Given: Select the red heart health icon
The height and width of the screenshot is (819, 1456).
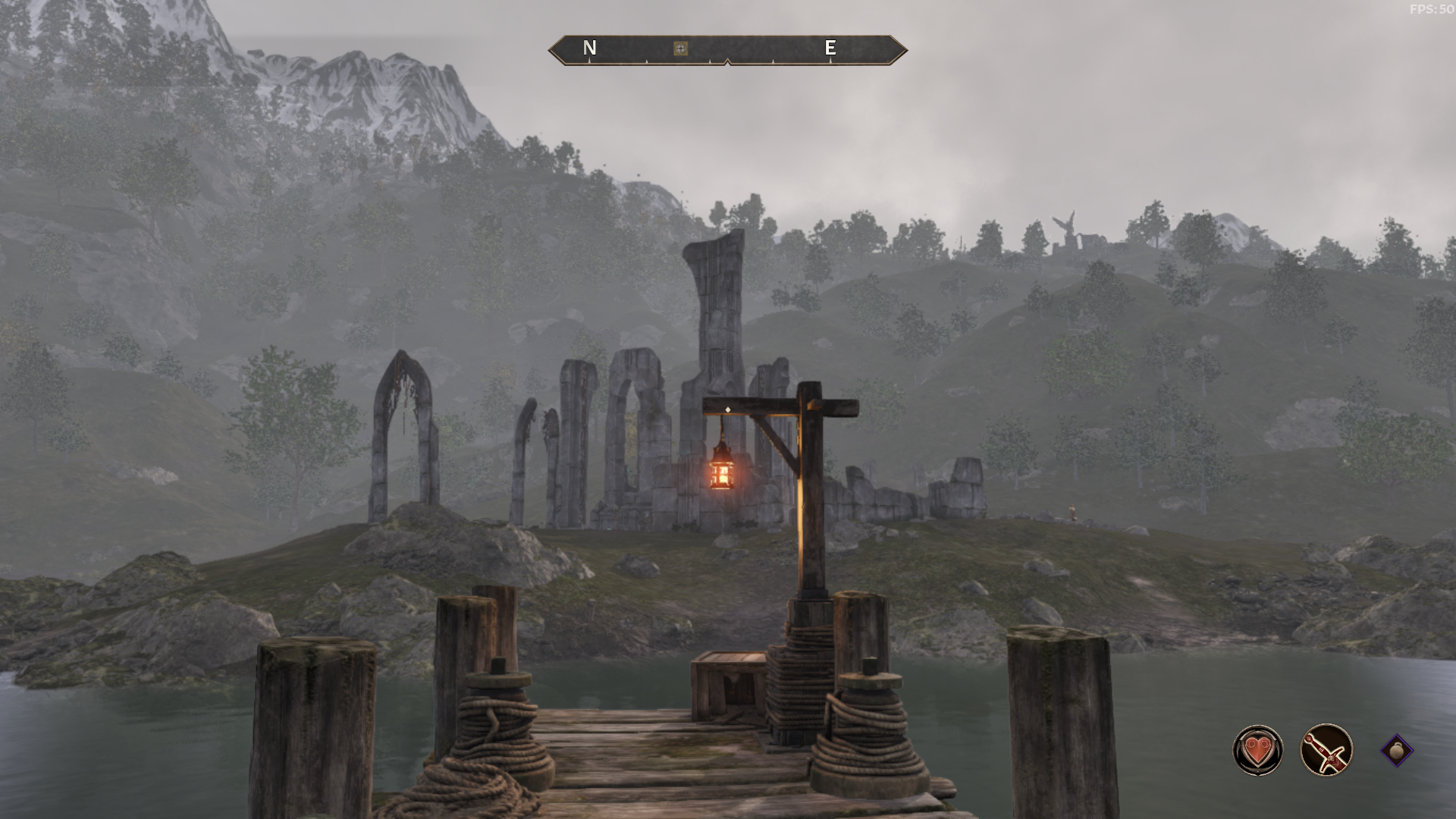Looking at the screenshot, I should (1258, 751).
